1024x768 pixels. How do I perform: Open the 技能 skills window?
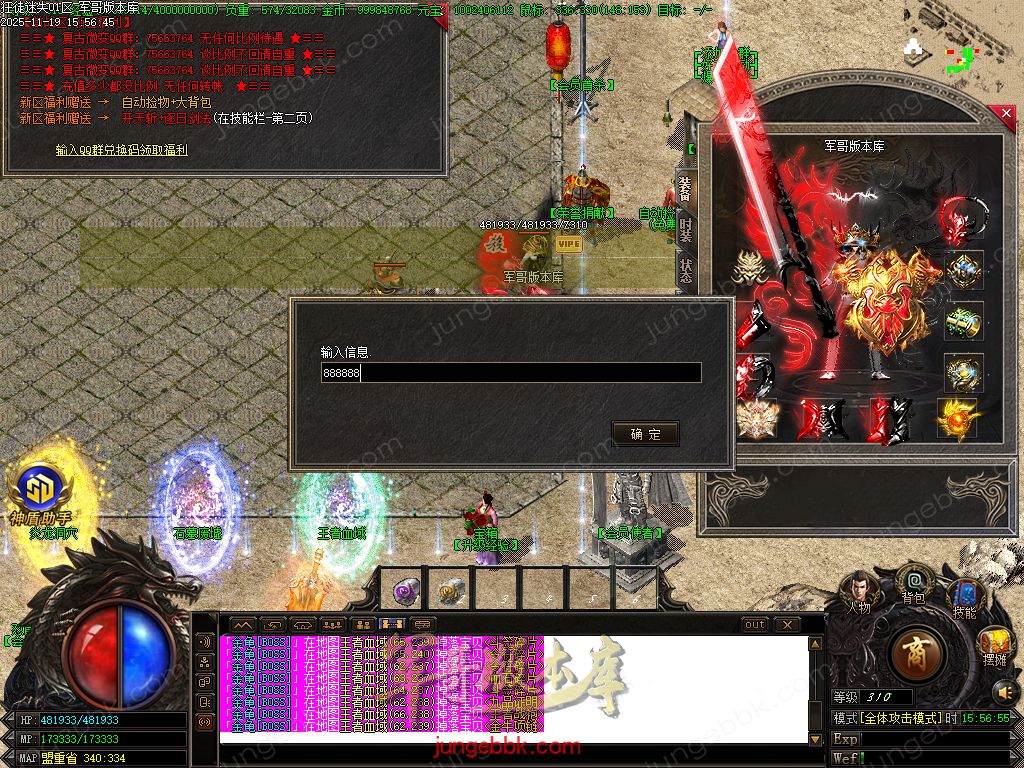click(x=964, y=598)
